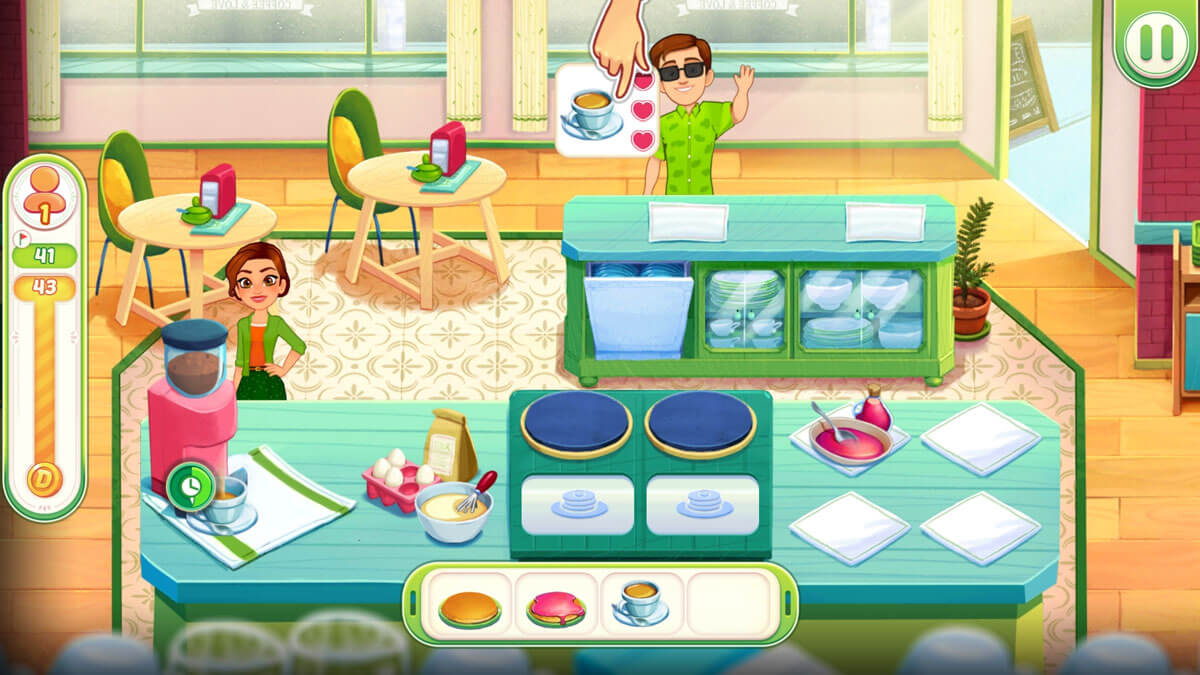Select the plain pancake on the tray

[x=469, y=608]
